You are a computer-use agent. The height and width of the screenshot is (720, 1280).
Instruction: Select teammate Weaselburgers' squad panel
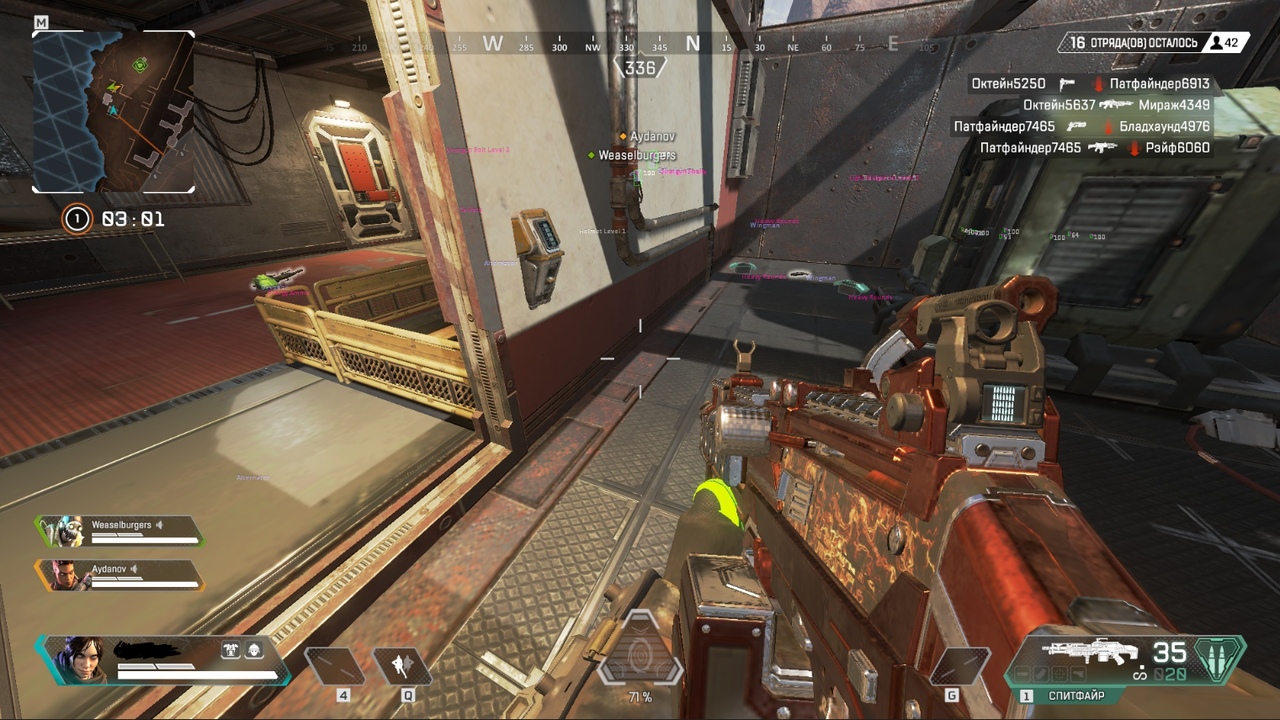click(x=120, y=531)
